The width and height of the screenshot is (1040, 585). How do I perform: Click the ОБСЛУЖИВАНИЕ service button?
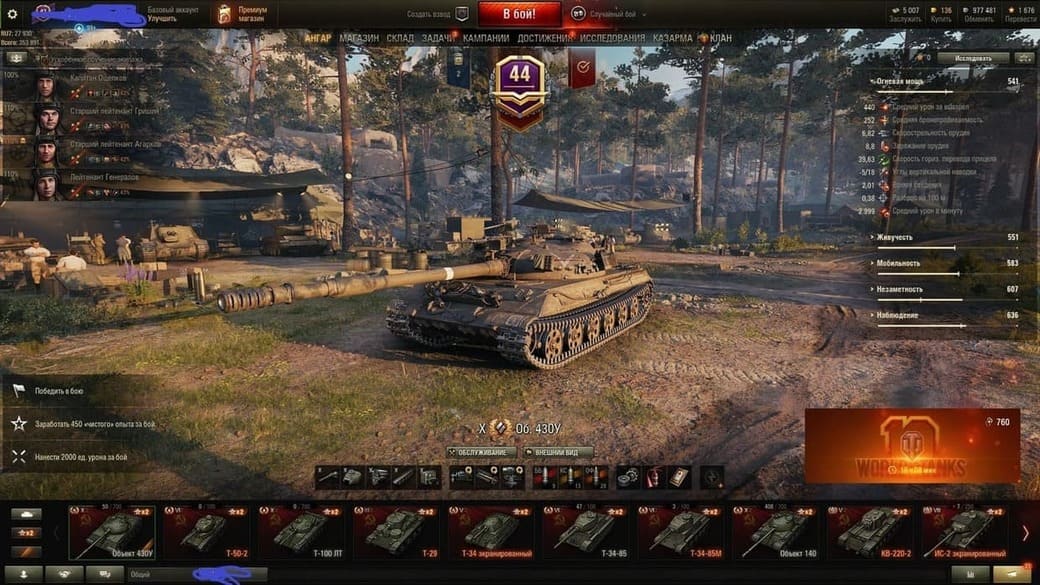483,452
